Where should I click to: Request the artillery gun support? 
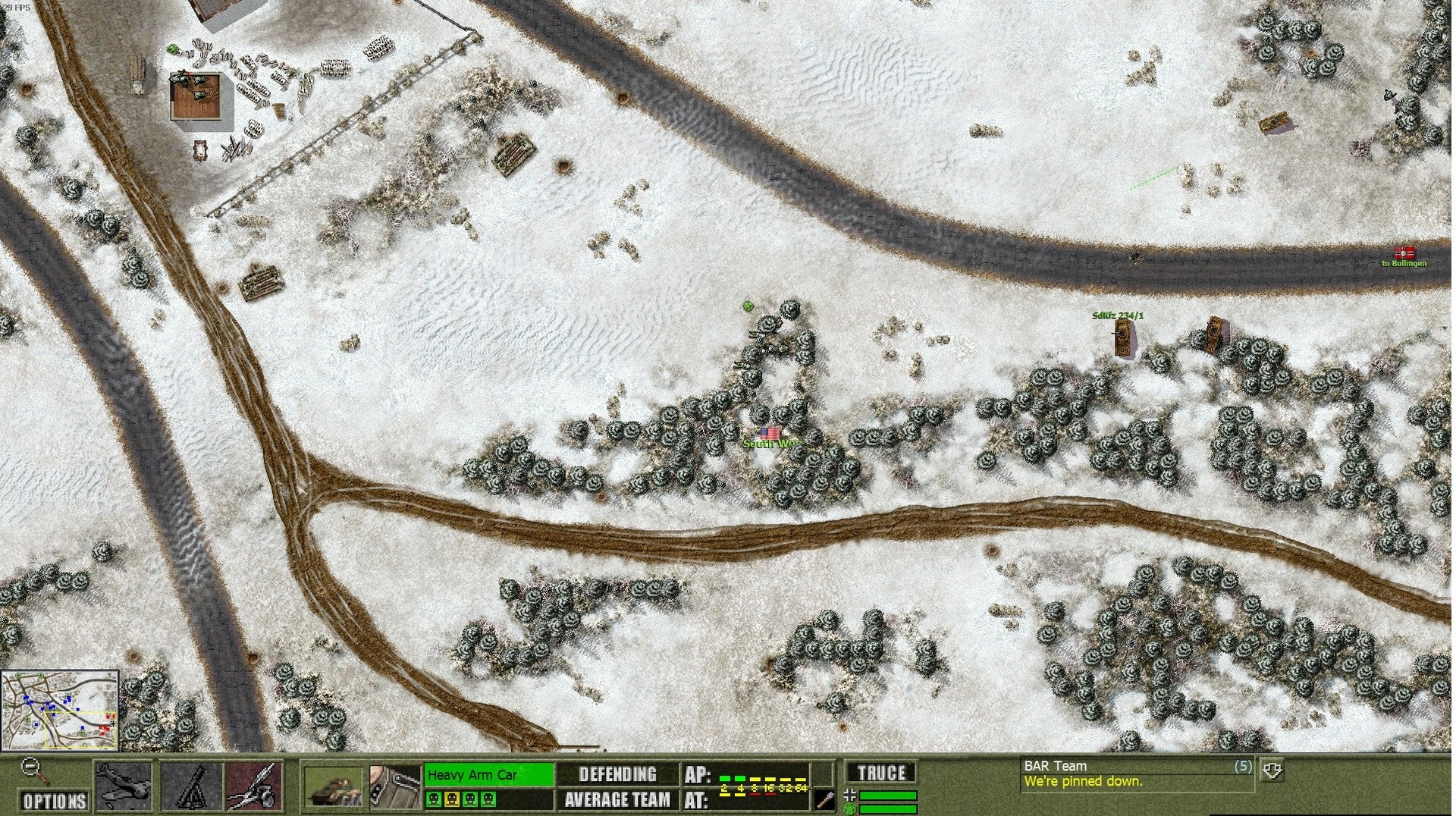[255, 786]
